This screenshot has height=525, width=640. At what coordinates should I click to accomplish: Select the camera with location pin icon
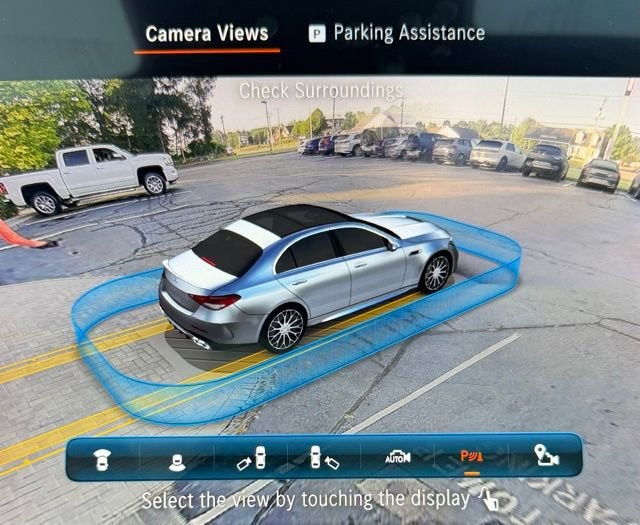pyautogui.click(x=546, y=457)
